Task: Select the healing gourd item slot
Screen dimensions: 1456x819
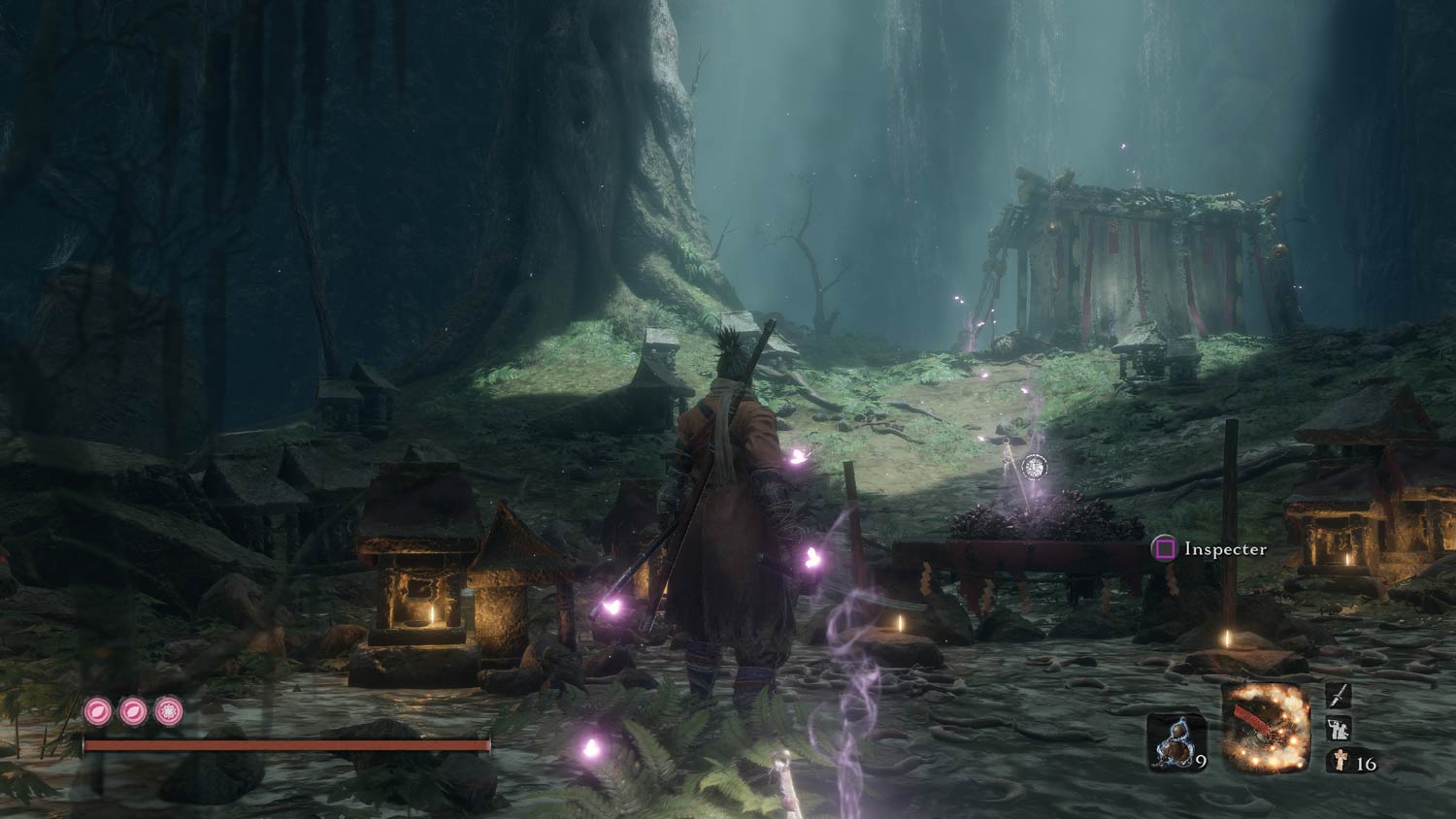Action: pyautogui.click(x=1176, y=742)
